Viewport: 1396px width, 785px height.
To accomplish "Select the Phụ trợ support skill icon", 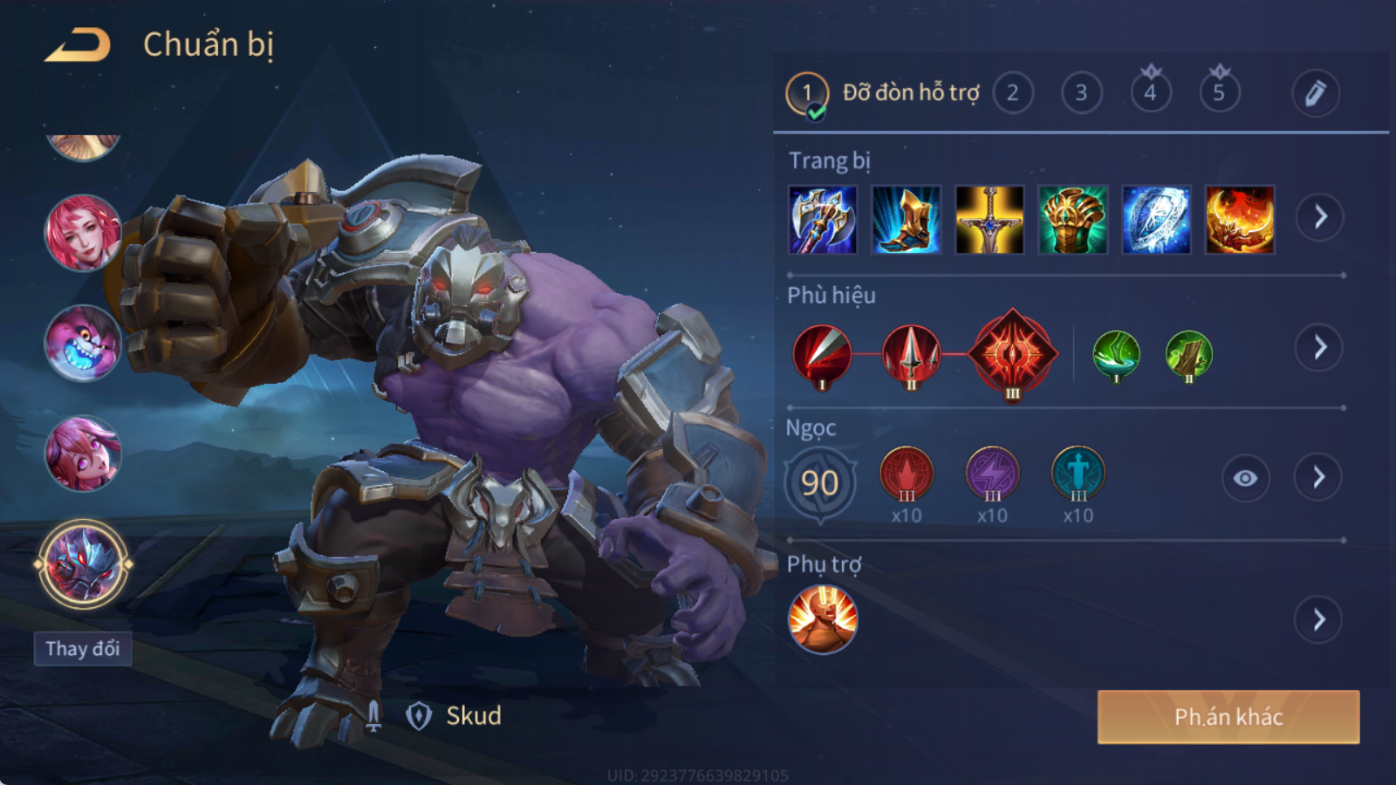I will (822, 620).
